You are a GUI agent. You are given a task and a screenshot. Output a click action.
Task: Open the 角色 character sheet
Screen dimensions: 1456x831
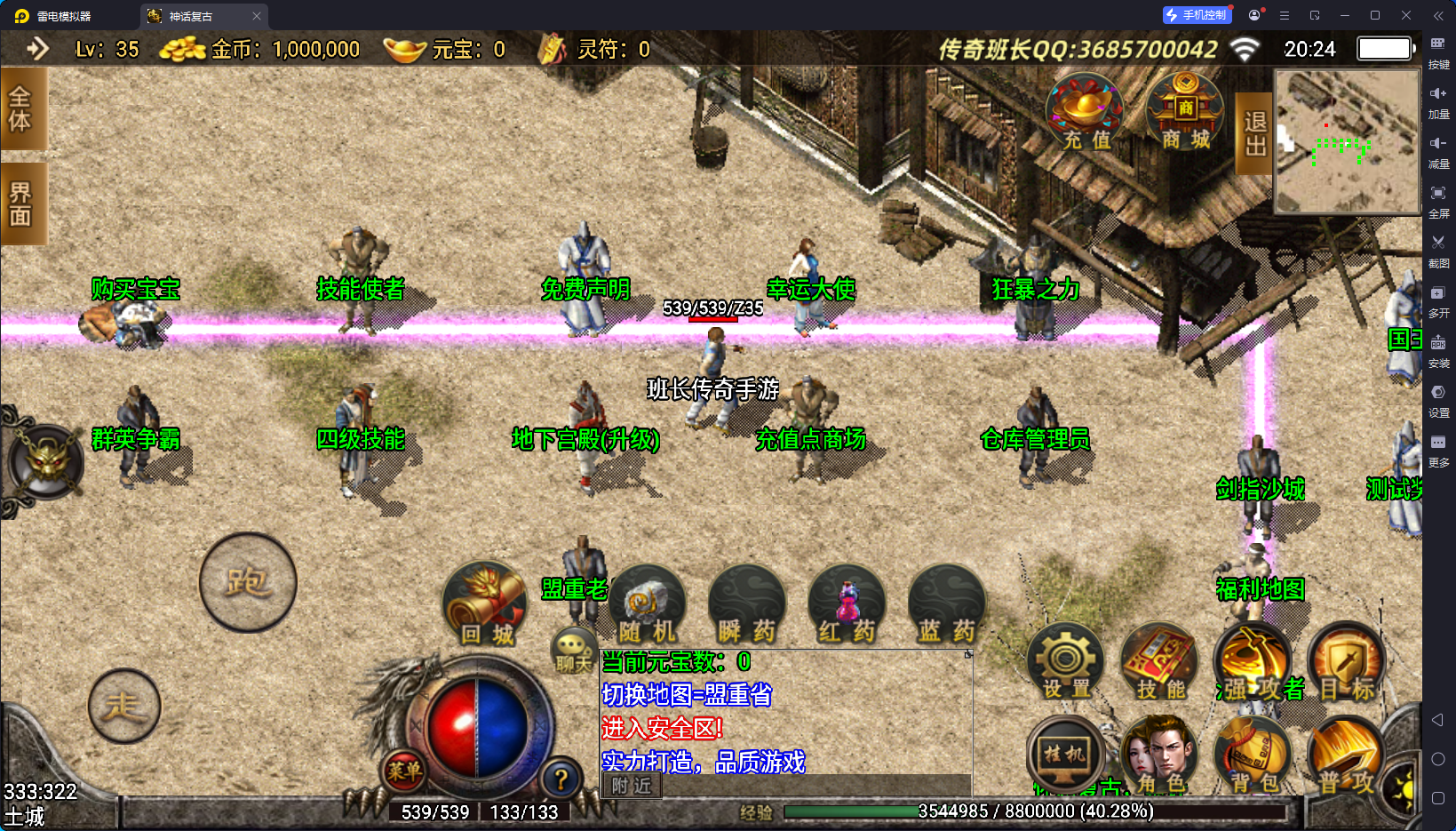click(1160, 755)
